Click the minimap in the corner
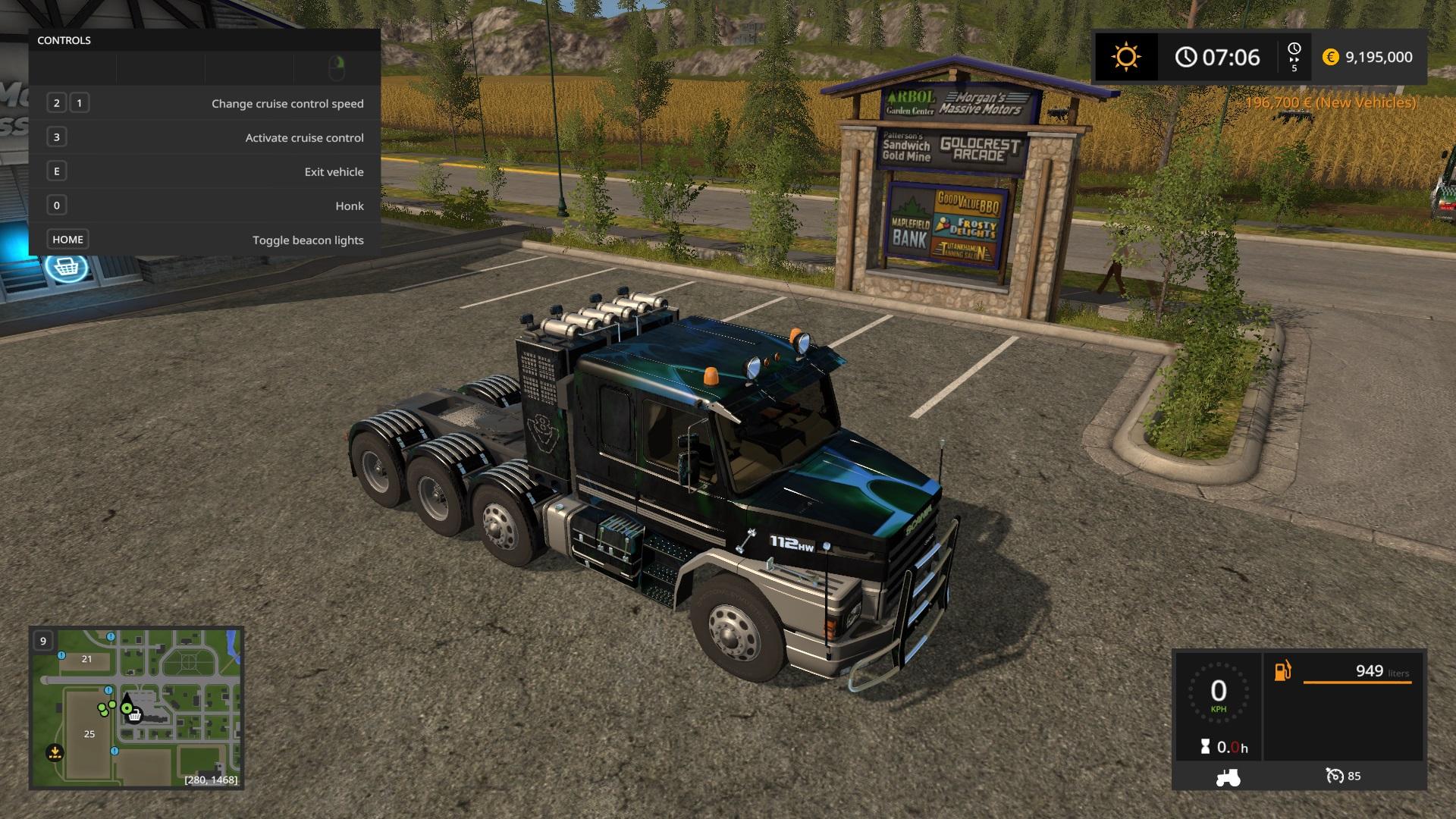 coord(136,708)
